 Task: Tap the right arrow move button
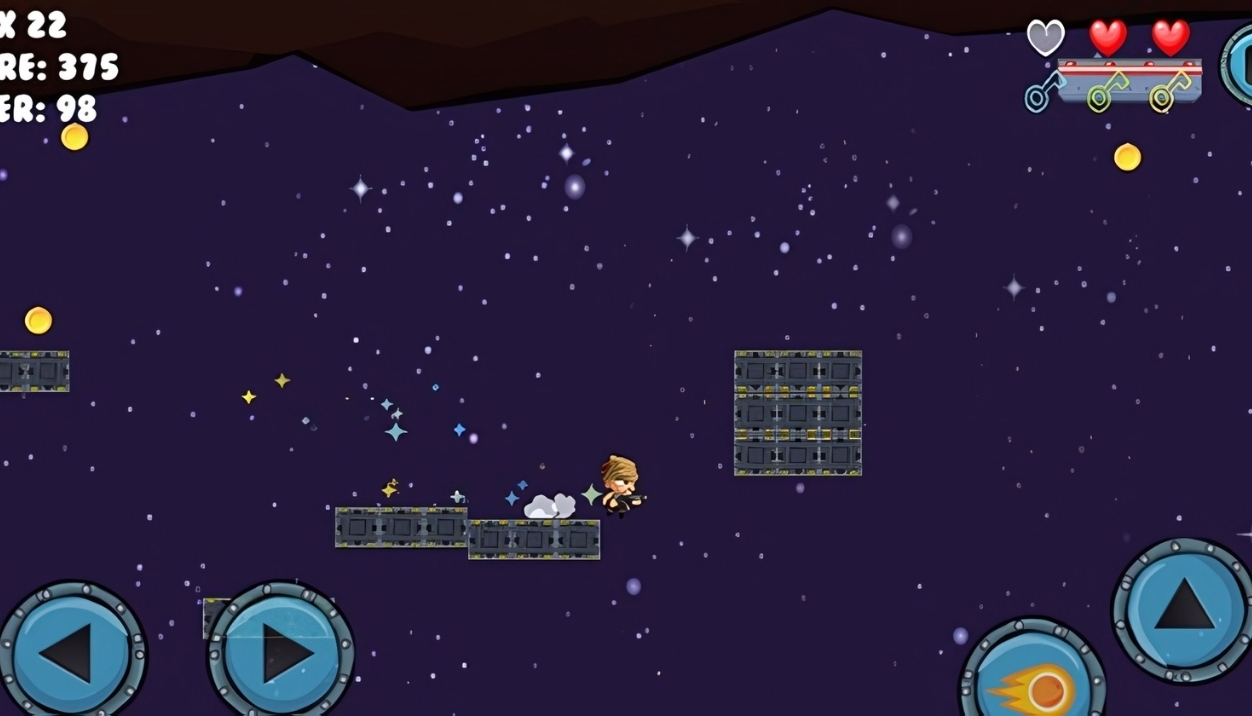[281, 653]
